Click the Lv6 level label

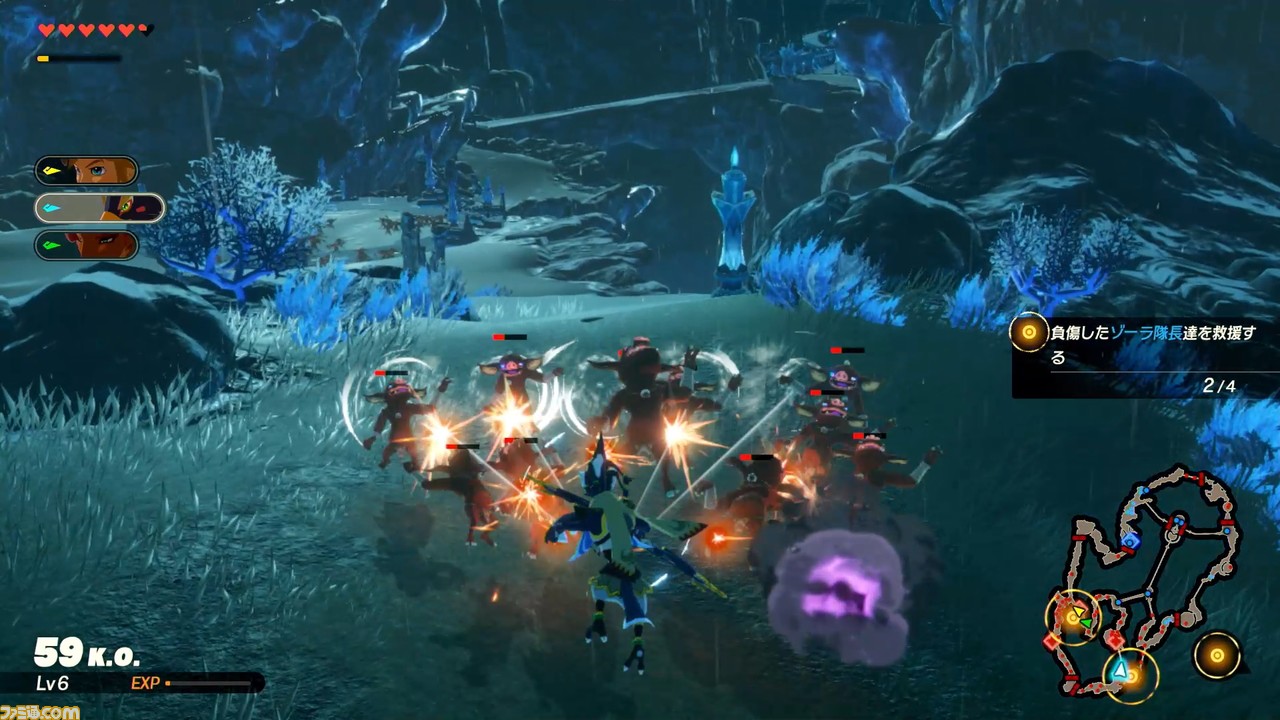[x=53, y=681]
